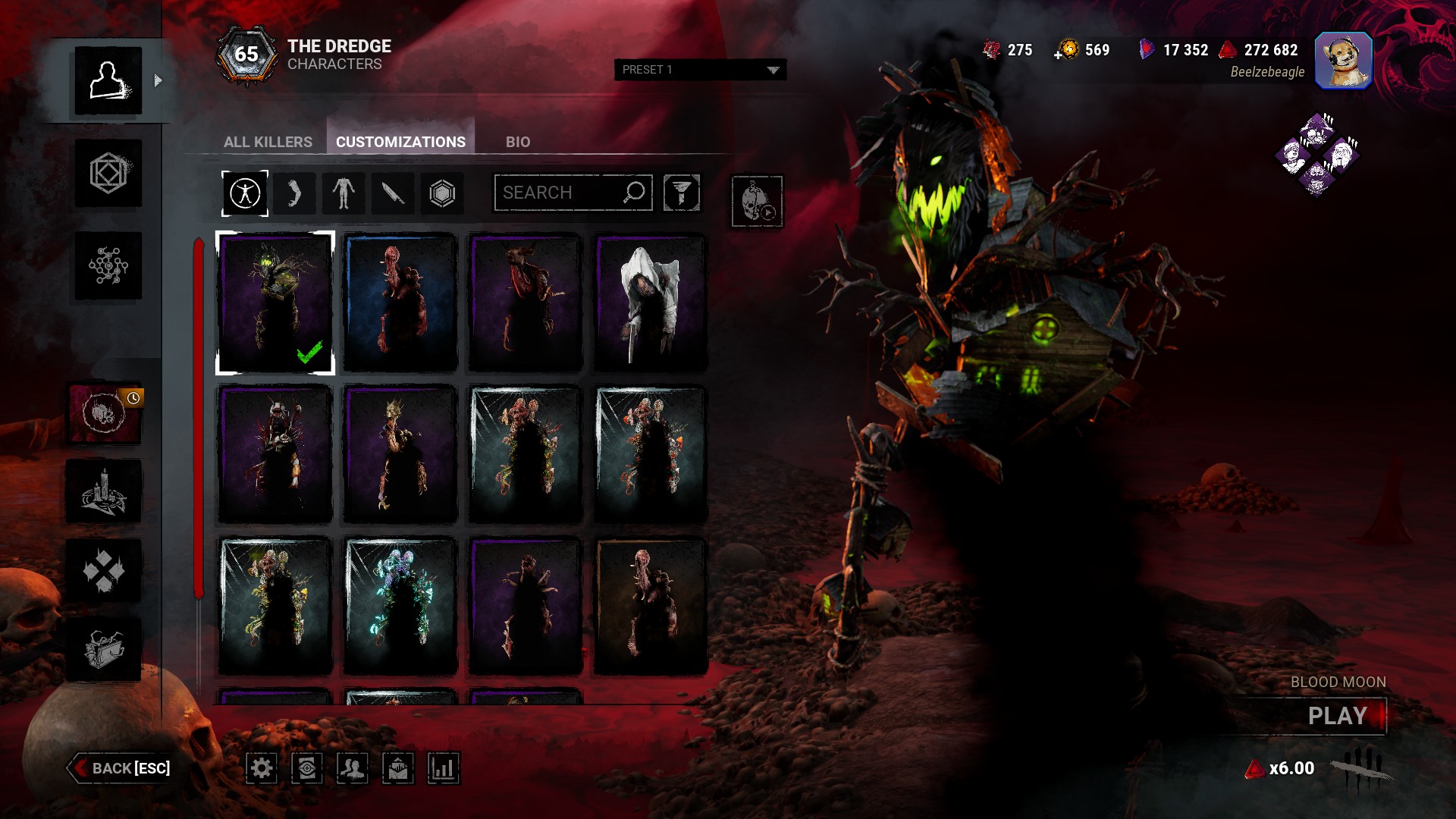Open the friends list icon

352,768
